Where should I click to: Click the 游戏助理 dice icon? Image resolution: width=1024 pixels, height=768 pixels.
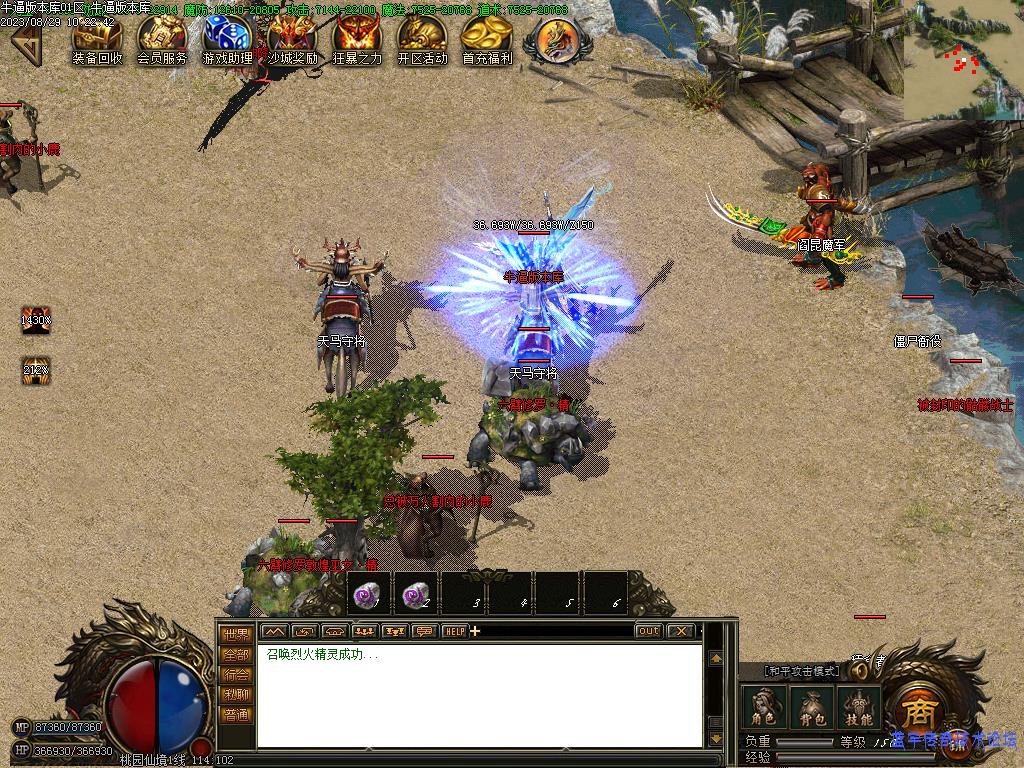[227, 37]
